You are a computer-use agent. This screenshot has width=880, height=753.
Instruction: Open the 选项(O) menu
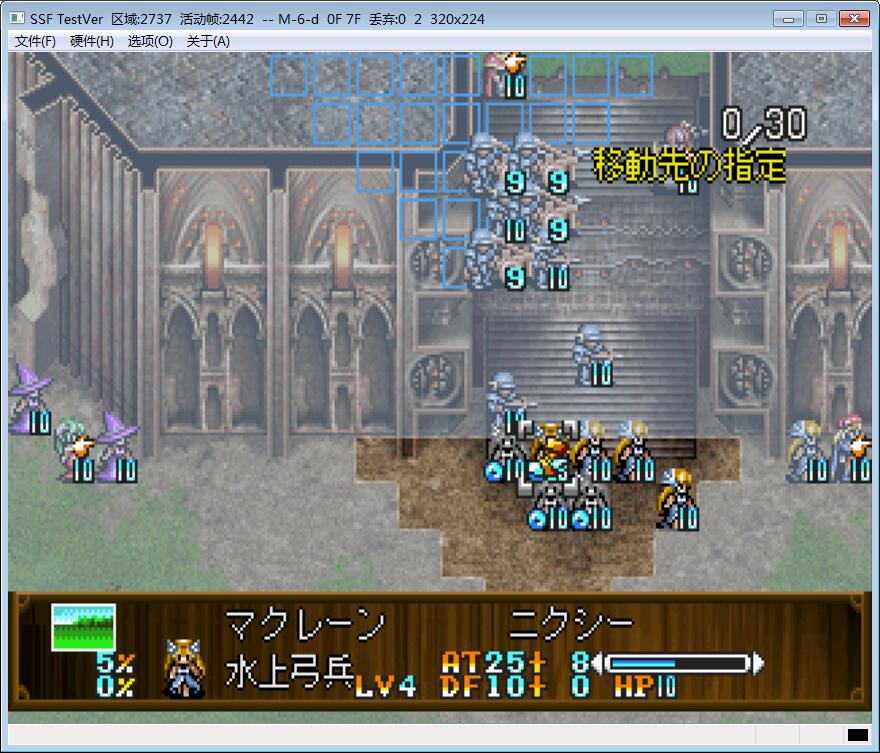150,41
